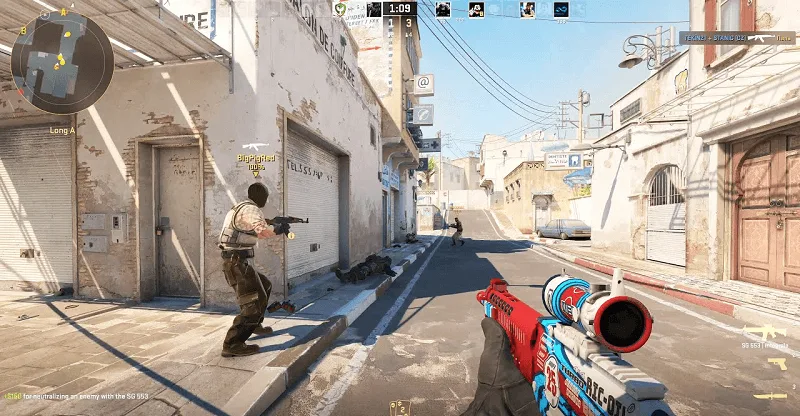Switch to the pistol weapon icon
The height and width of the screenshot is (416, 800).
(x=776, y=364)
